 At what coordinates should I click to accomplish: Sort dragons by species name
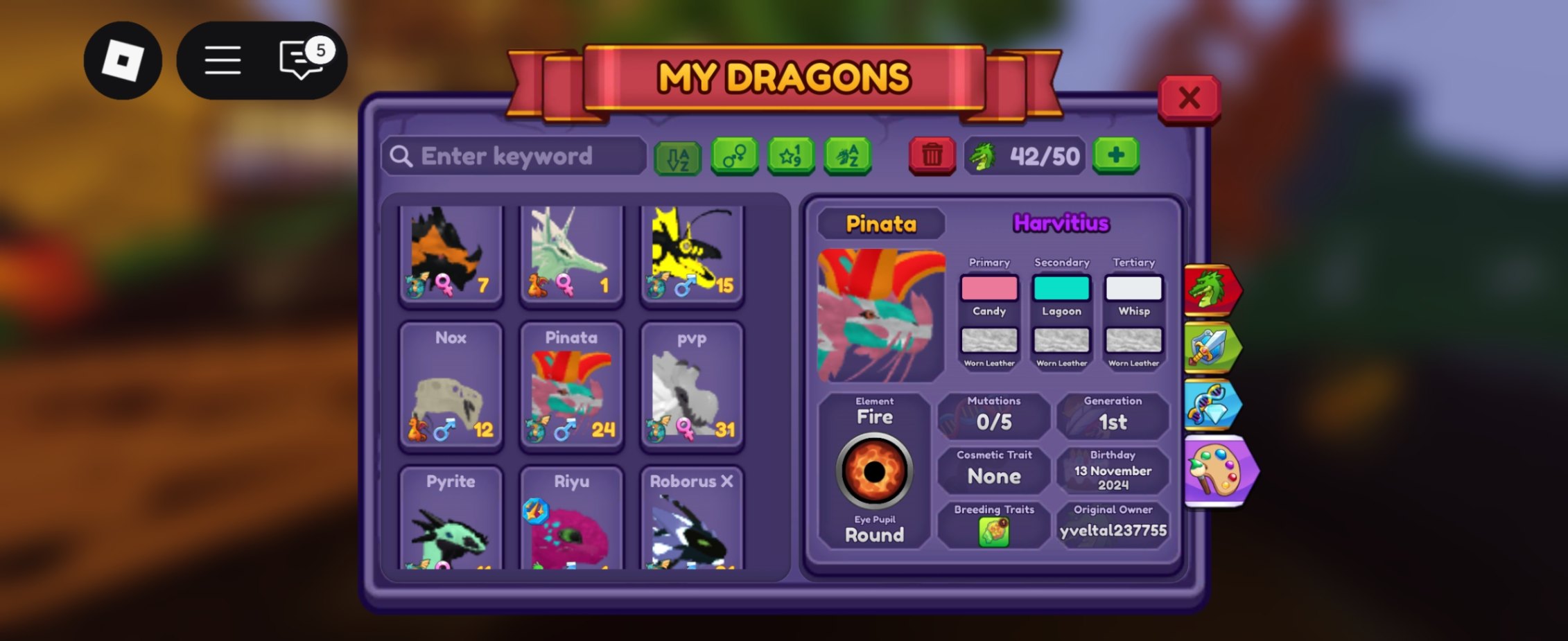tap(848, 157)
